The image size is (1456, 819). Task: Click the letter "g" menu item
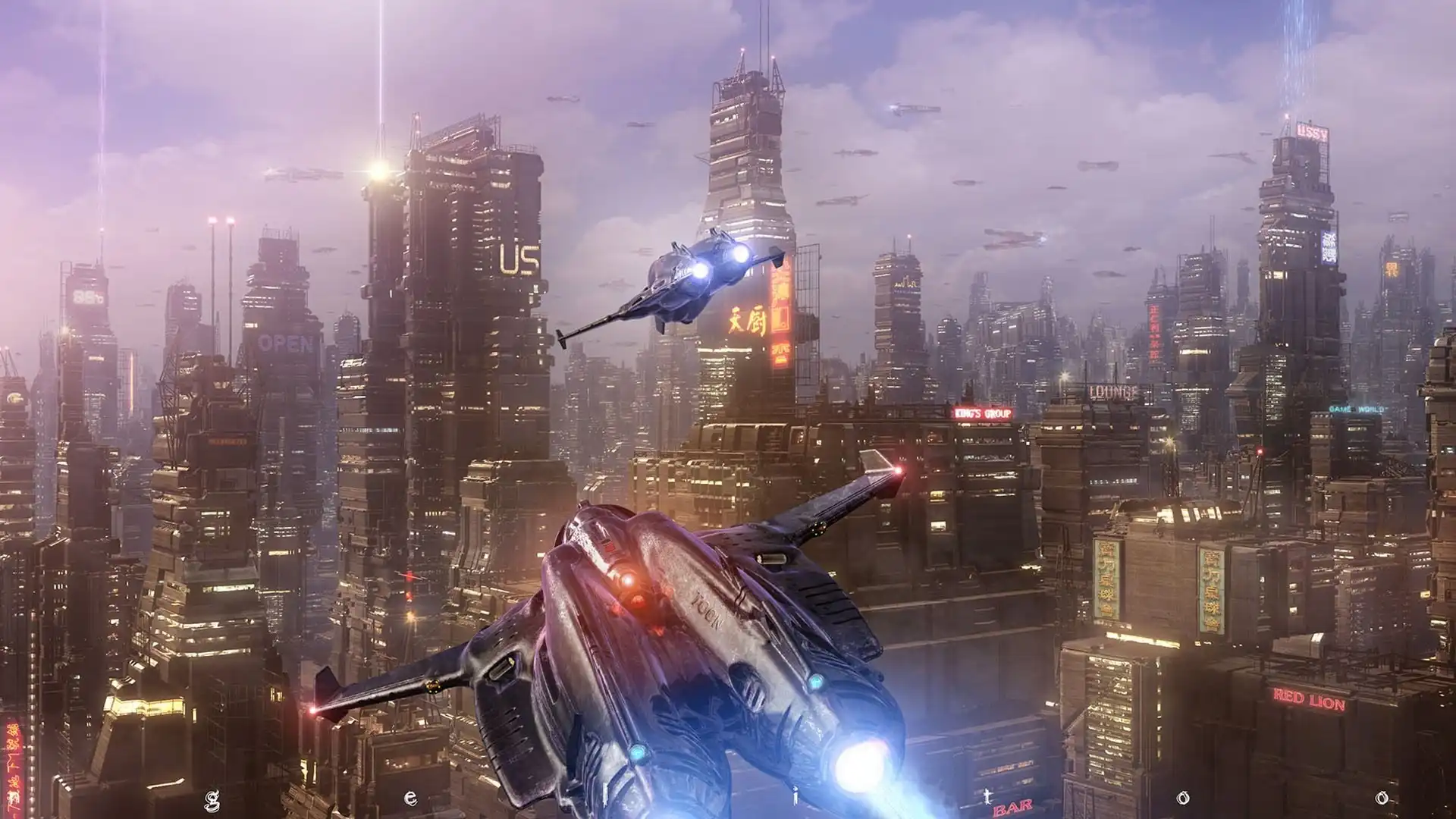212,797
